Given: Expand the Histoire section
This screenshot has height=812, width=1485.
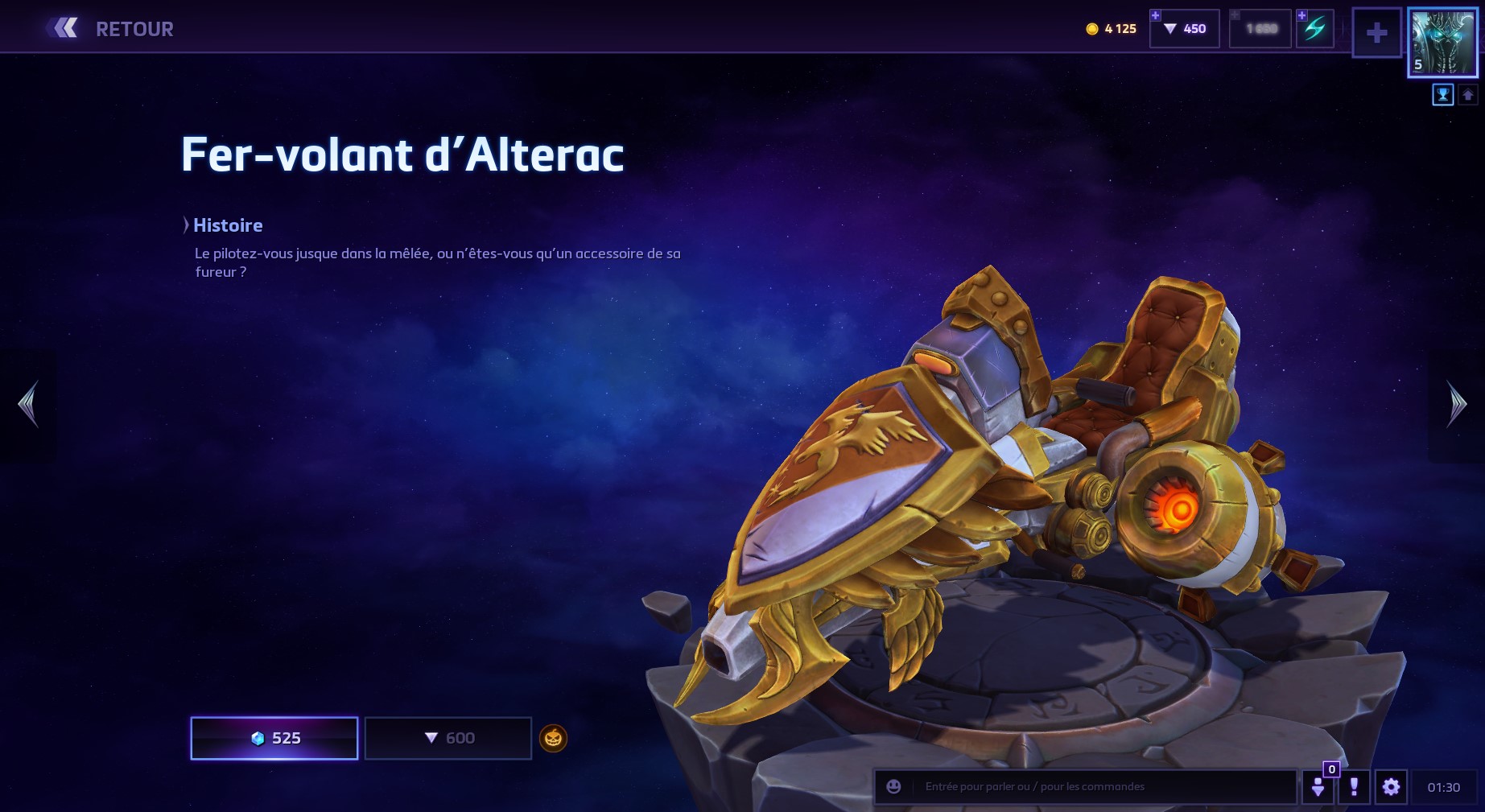Looking at the screenshot, I should [x=223, y=225].
